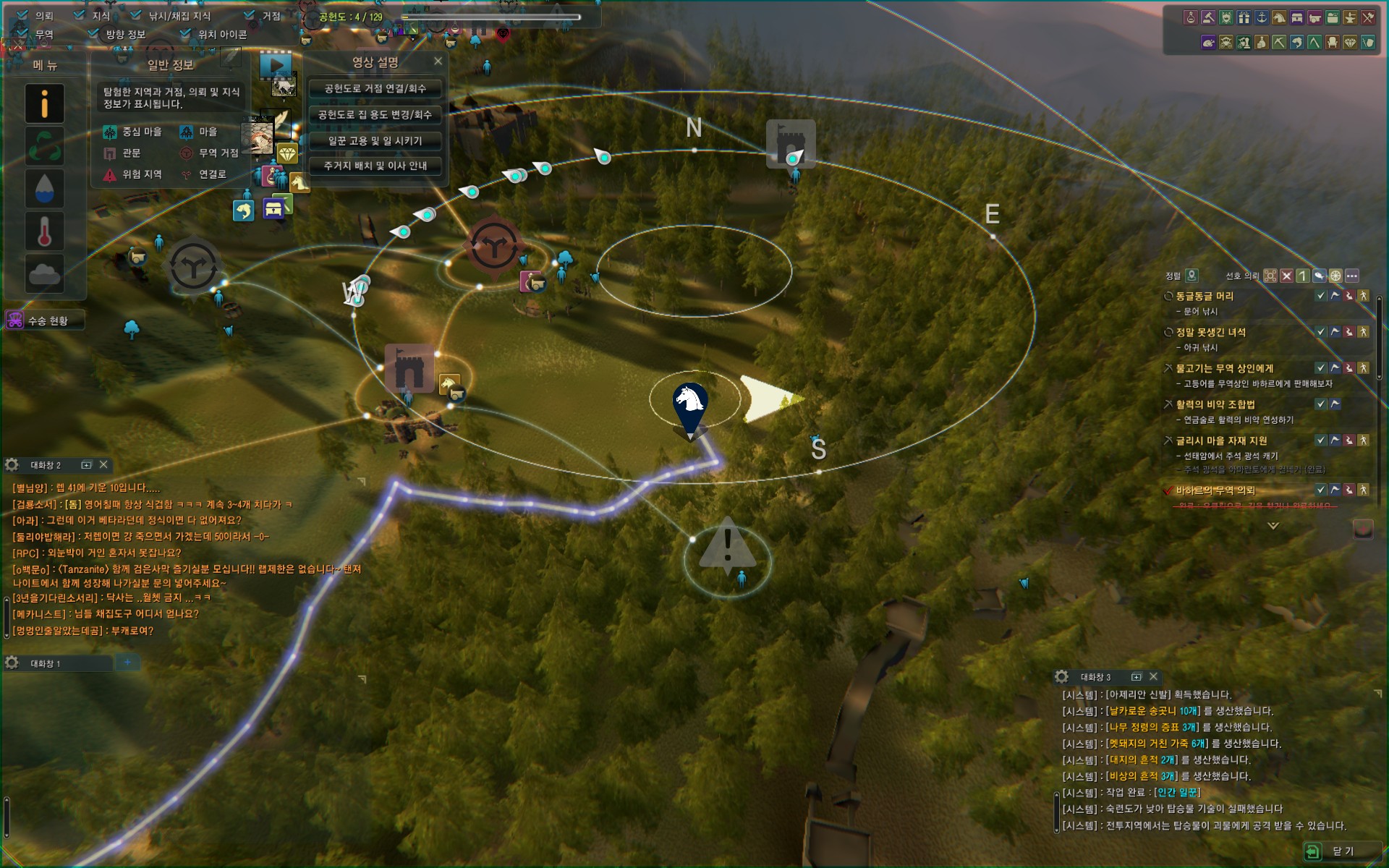Select the water drop map view icon

pos(44,188)
